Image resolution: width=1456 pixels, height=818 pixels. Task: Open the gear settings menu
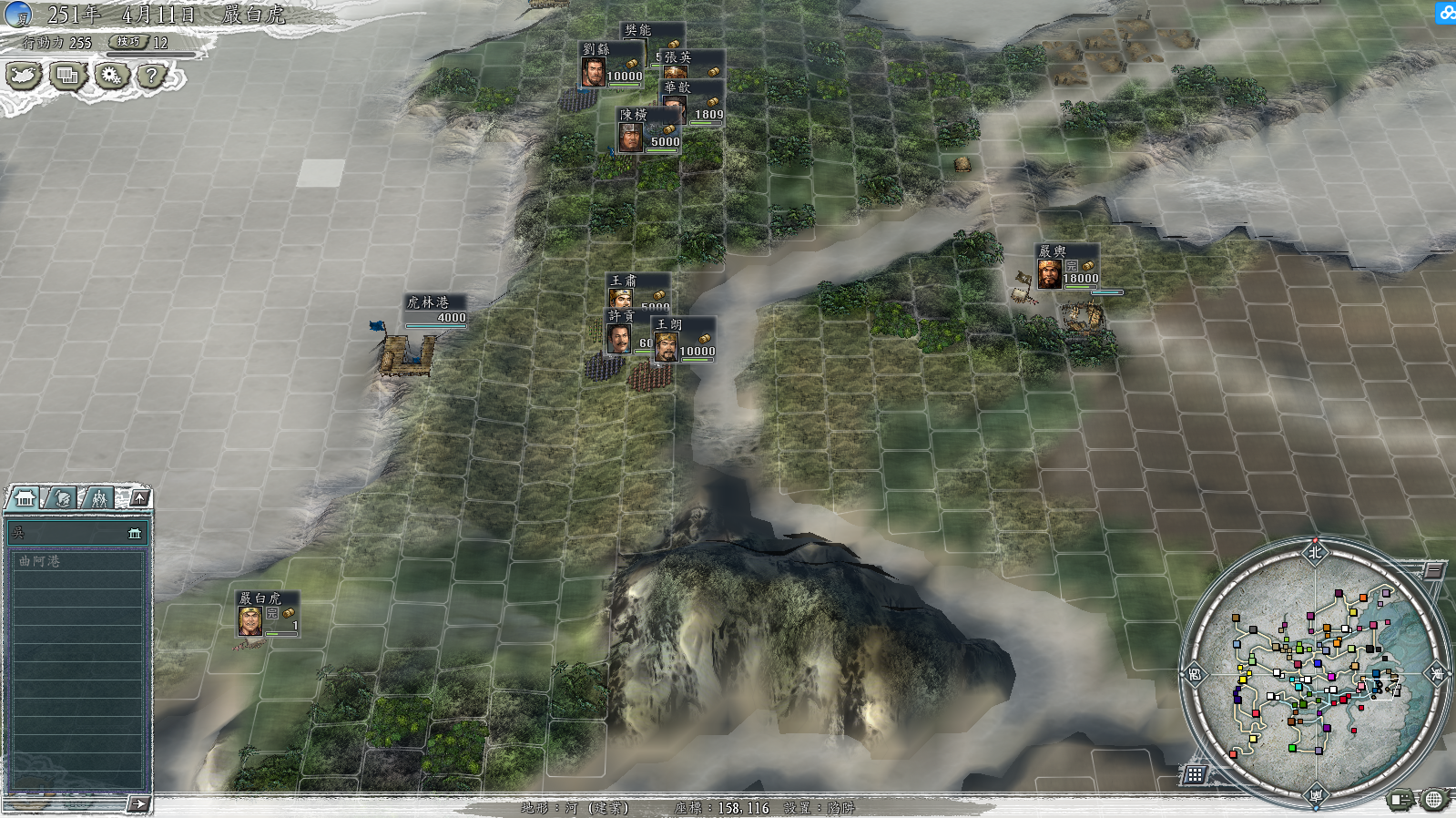pyautogui.click(x=111, y=75)
